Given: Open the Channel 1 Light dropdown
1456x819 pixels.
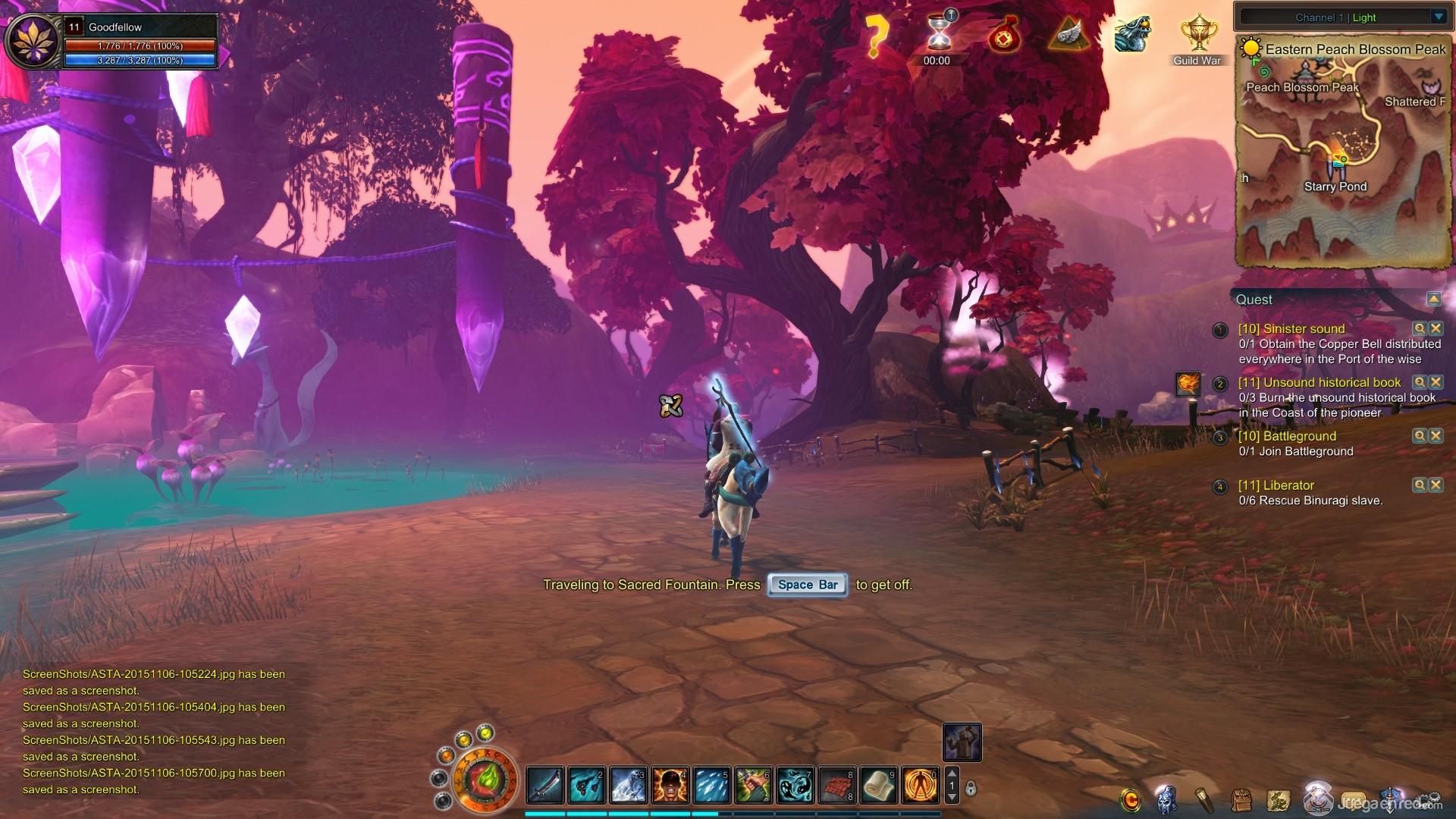Looking at the screenshot, I should coord(1439,17).
